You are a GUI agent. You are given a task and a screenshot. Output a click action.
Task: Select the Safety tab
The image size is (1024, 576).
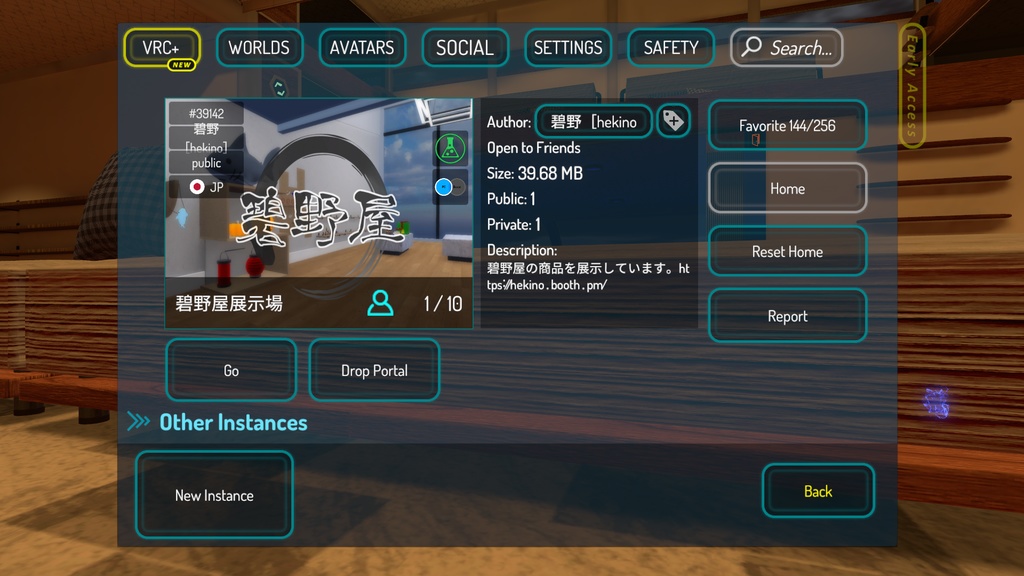coord(671,48)
